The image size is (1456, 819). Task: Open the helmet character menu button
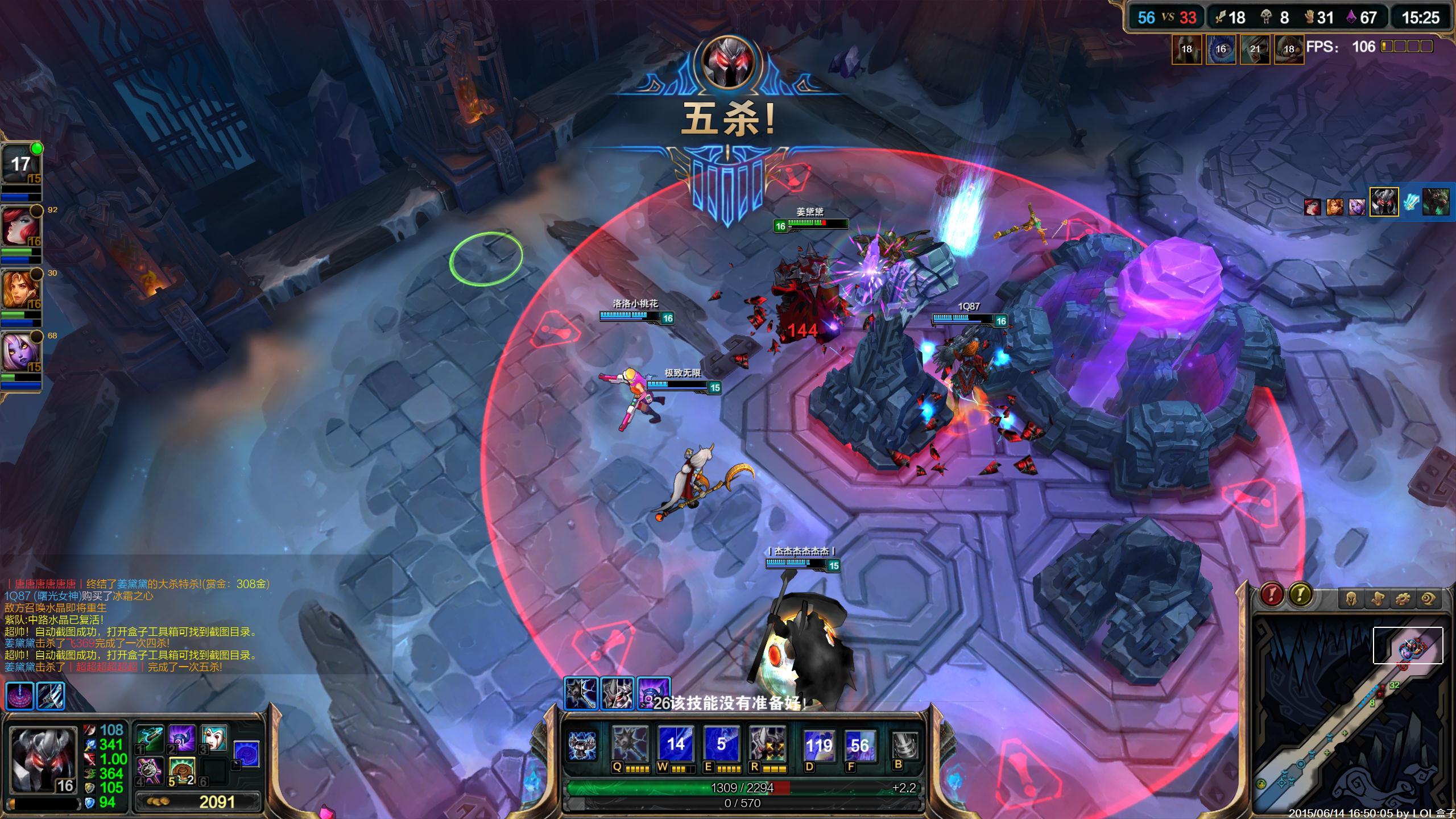1352,599
